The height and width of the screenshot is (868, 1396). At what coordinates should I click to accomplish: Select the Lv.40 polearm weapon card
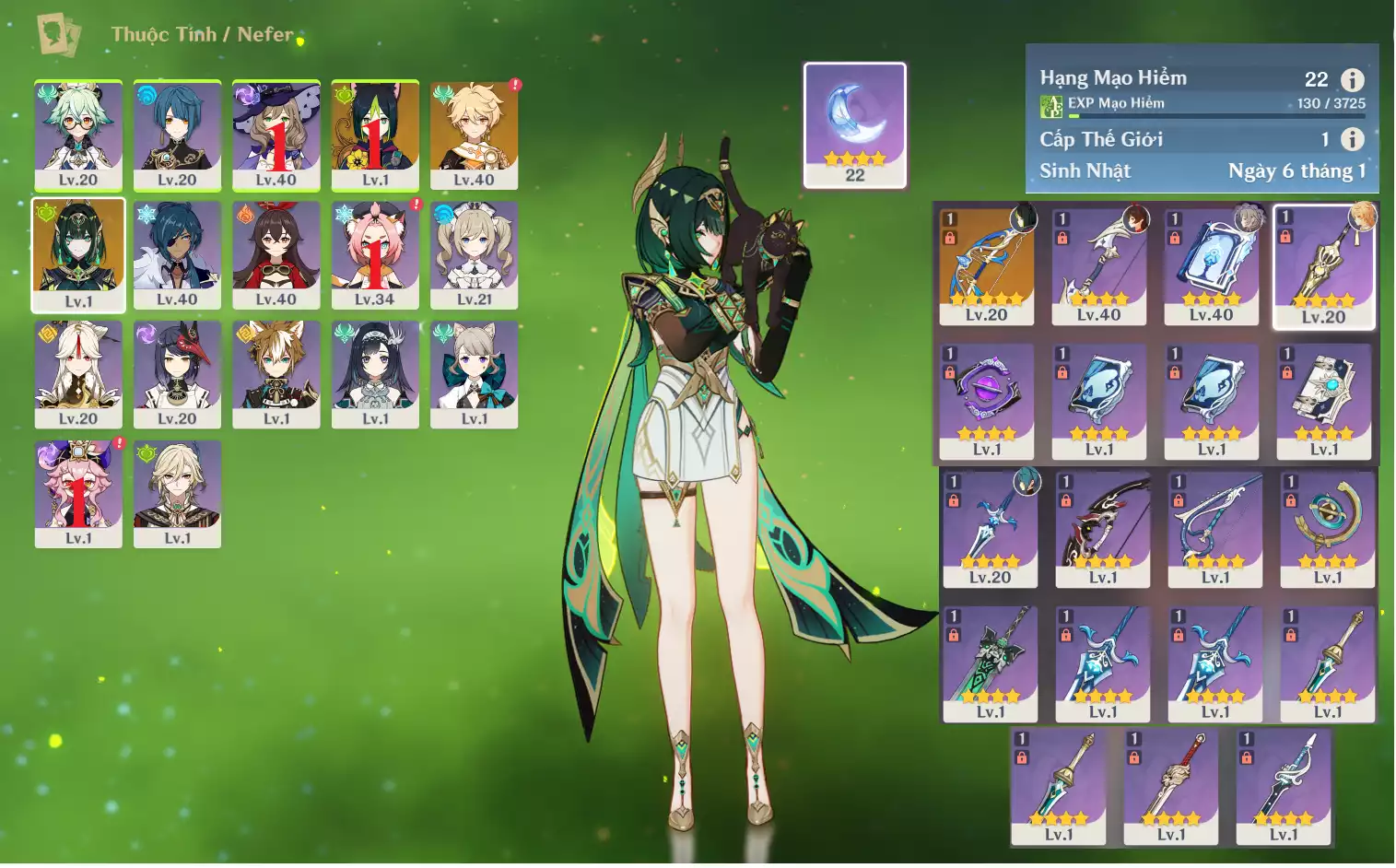pos(1099,266)
